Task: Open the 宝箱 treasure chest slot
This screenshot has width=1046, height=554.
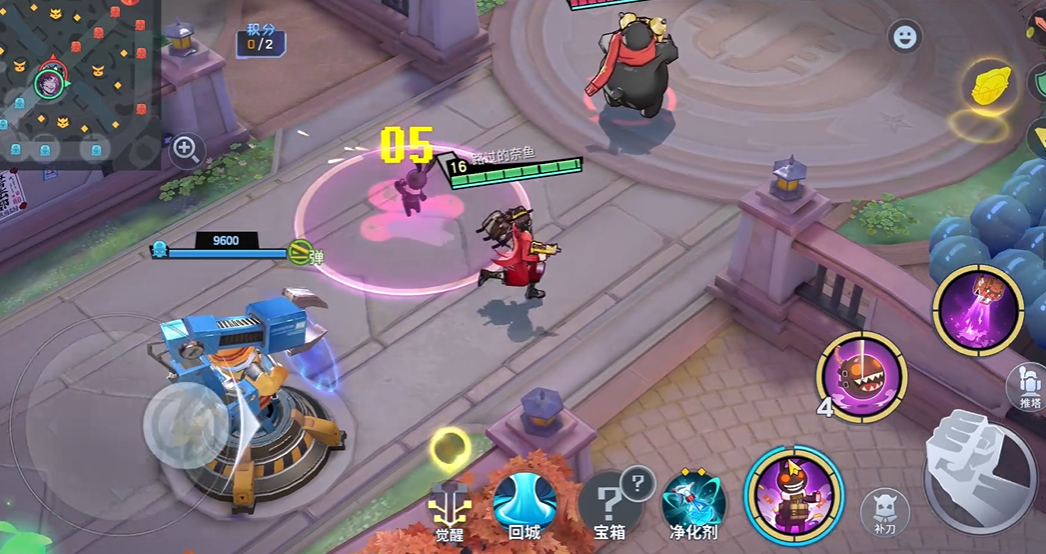Action: pos(609,502)
